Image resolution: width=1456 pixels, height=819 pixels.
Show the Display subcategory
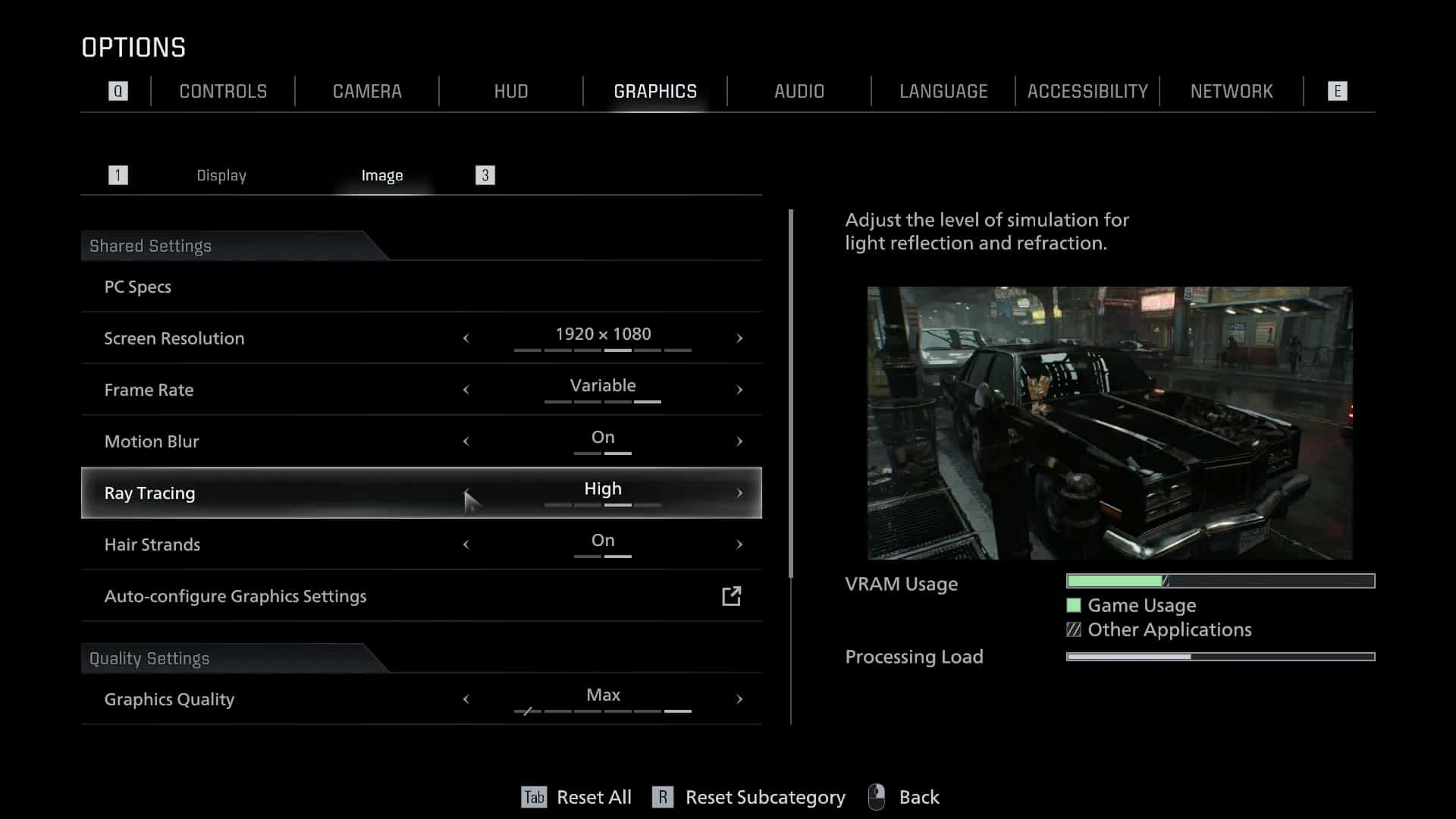point(221,175)
